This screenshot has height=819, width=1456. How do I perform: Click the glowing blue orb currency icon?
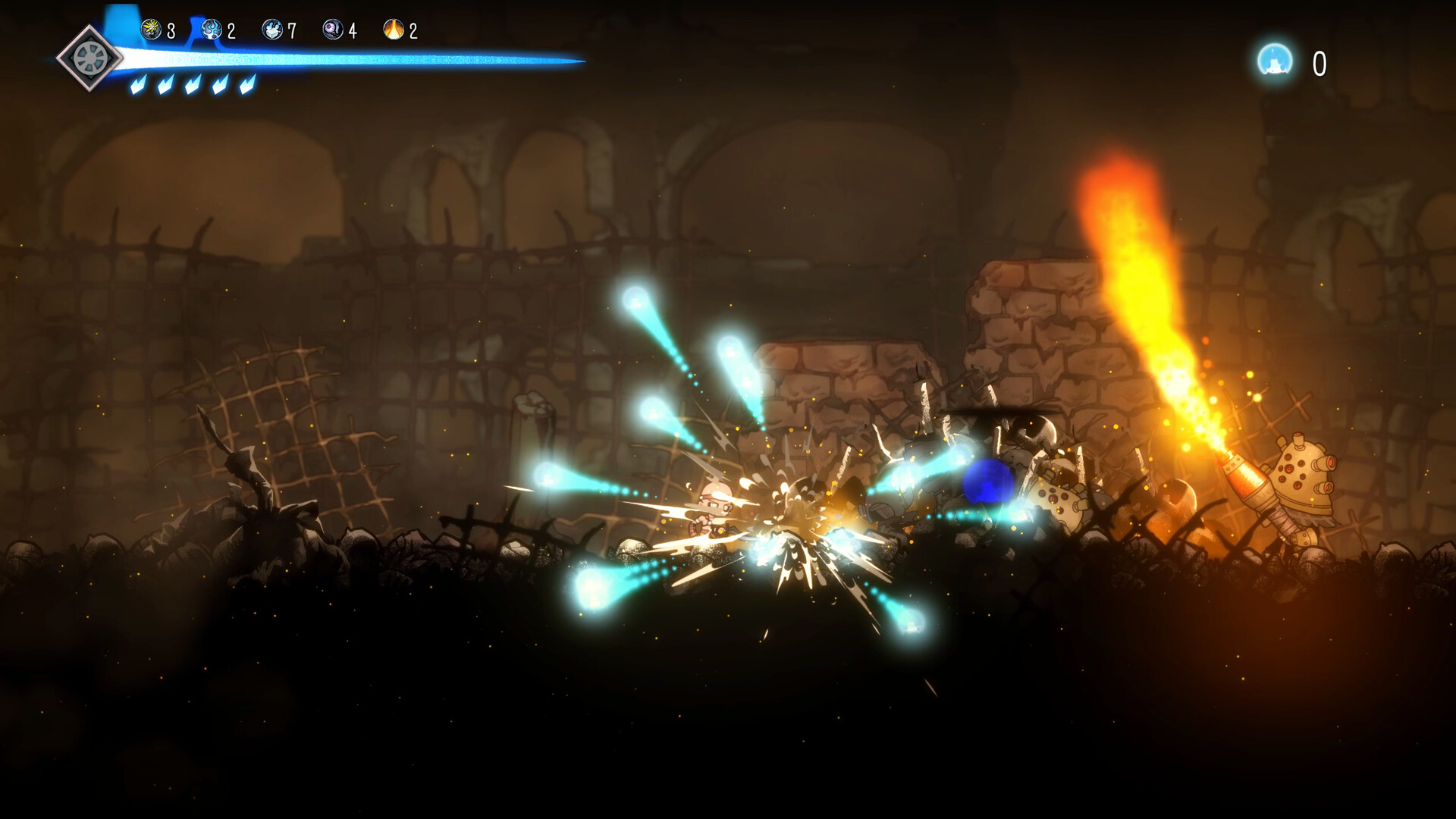coord(1275,61)
